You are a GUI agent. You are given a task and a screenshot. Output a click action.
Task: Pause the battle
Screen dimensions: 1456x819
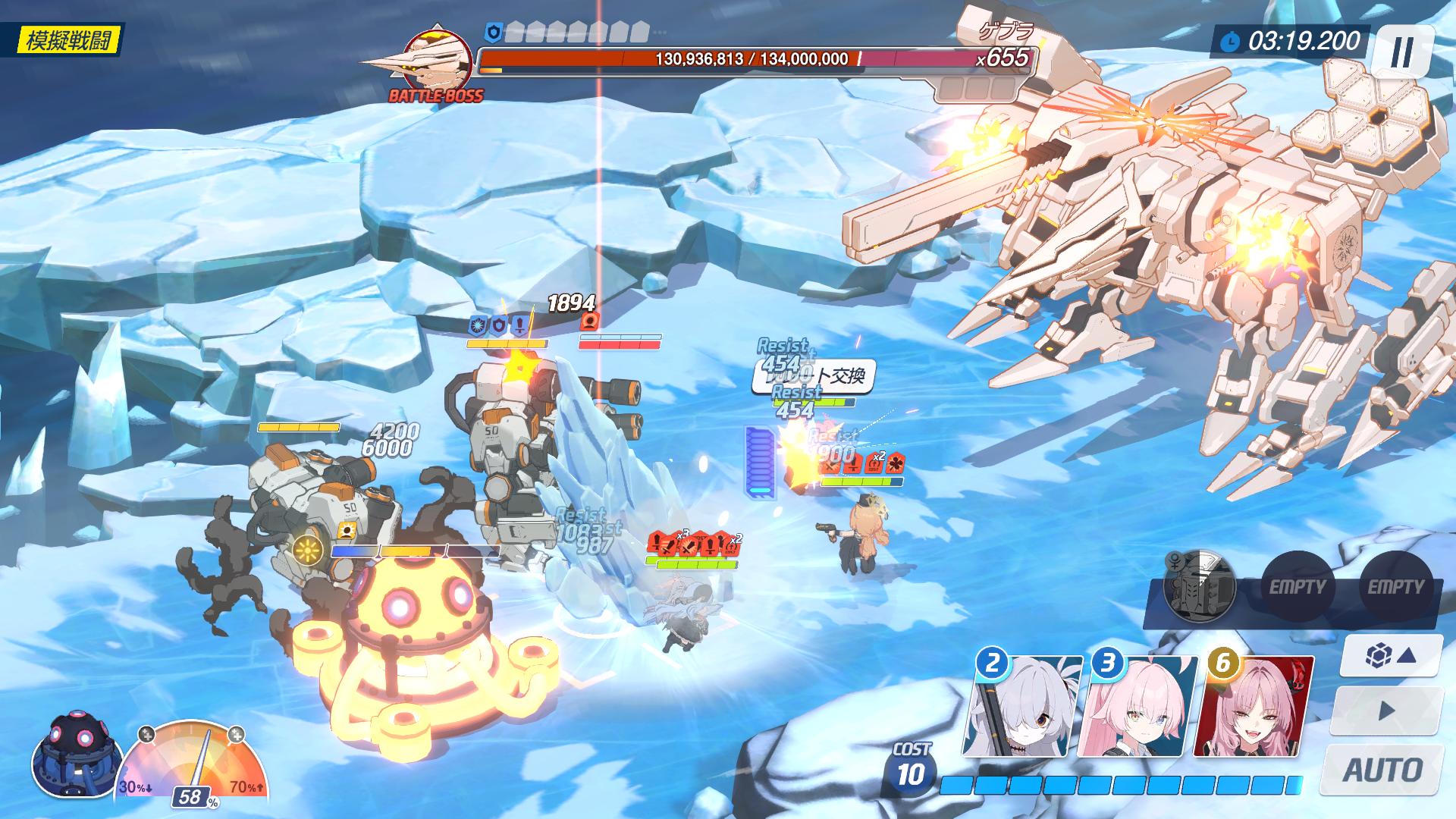tap(1401, 52)
